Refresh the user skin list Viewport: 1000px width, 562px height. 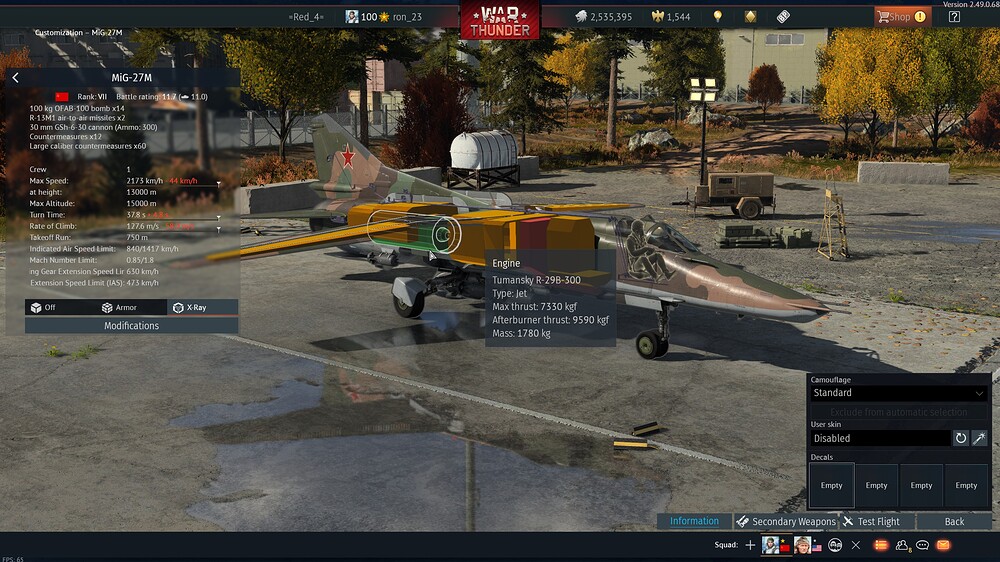[x=961, y=438]
